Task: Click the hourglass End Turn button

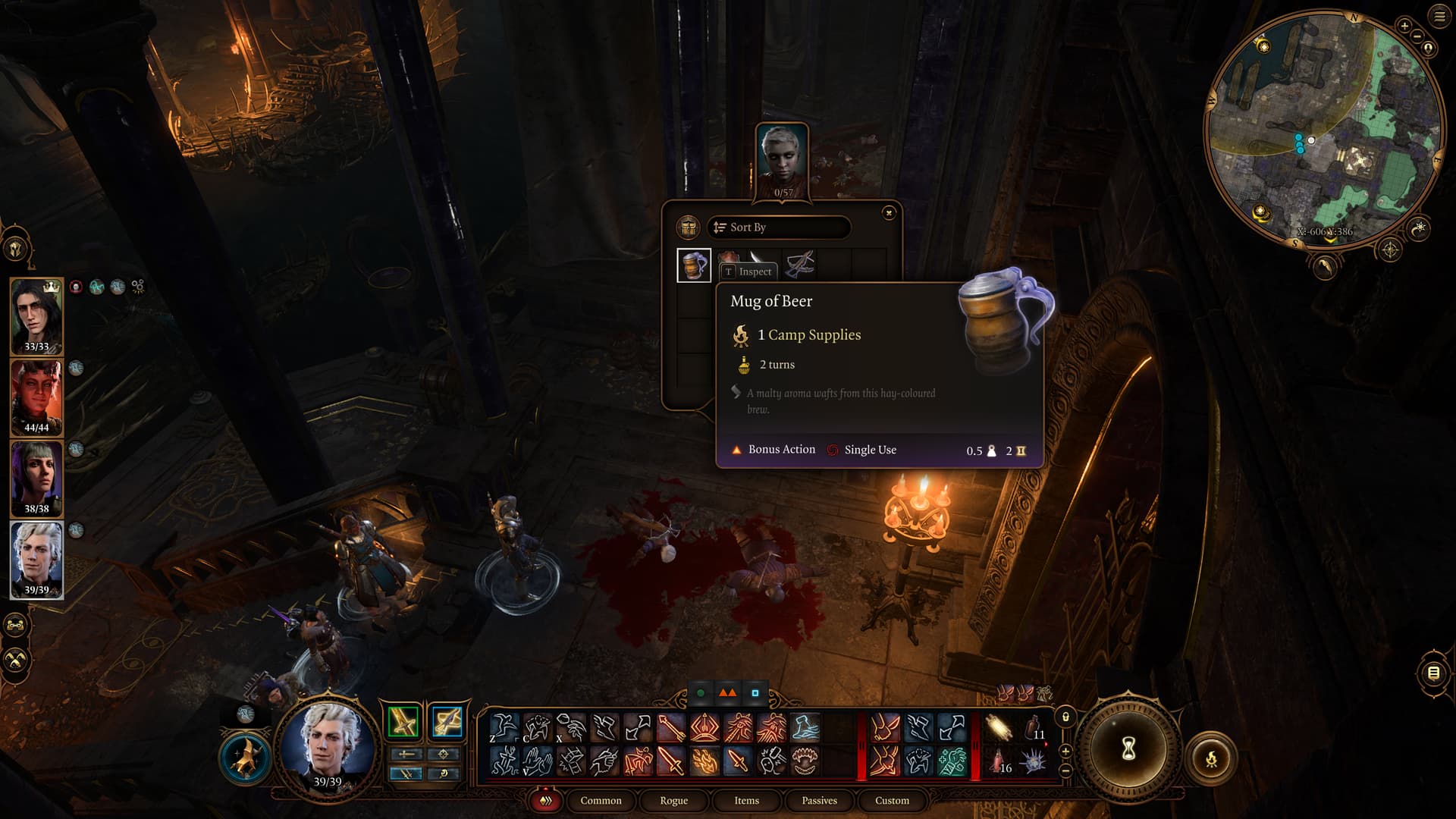Action: coord(1128,749)
